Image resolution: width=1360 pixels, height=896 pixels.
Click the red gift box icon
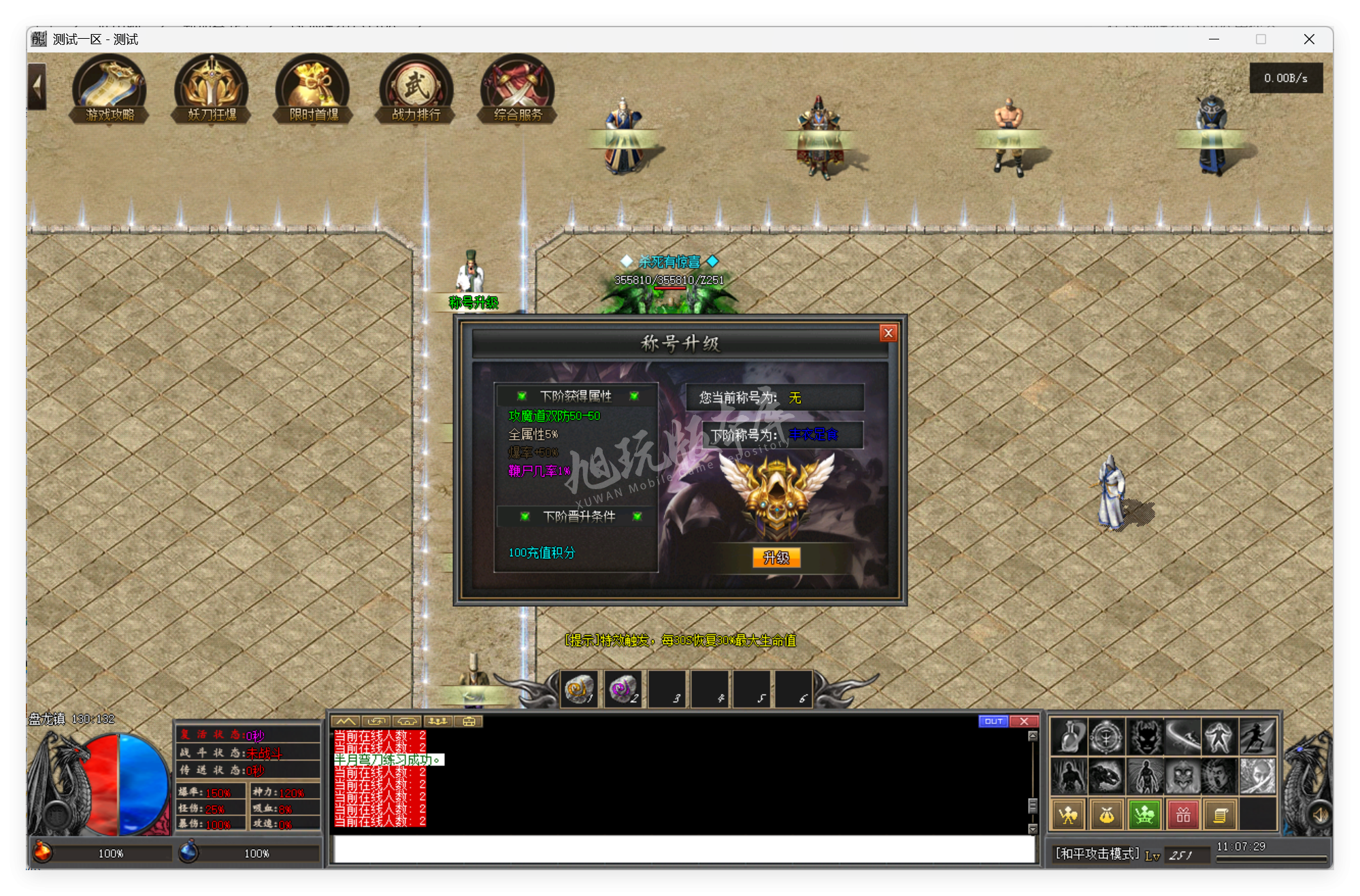coord(1182,813)
